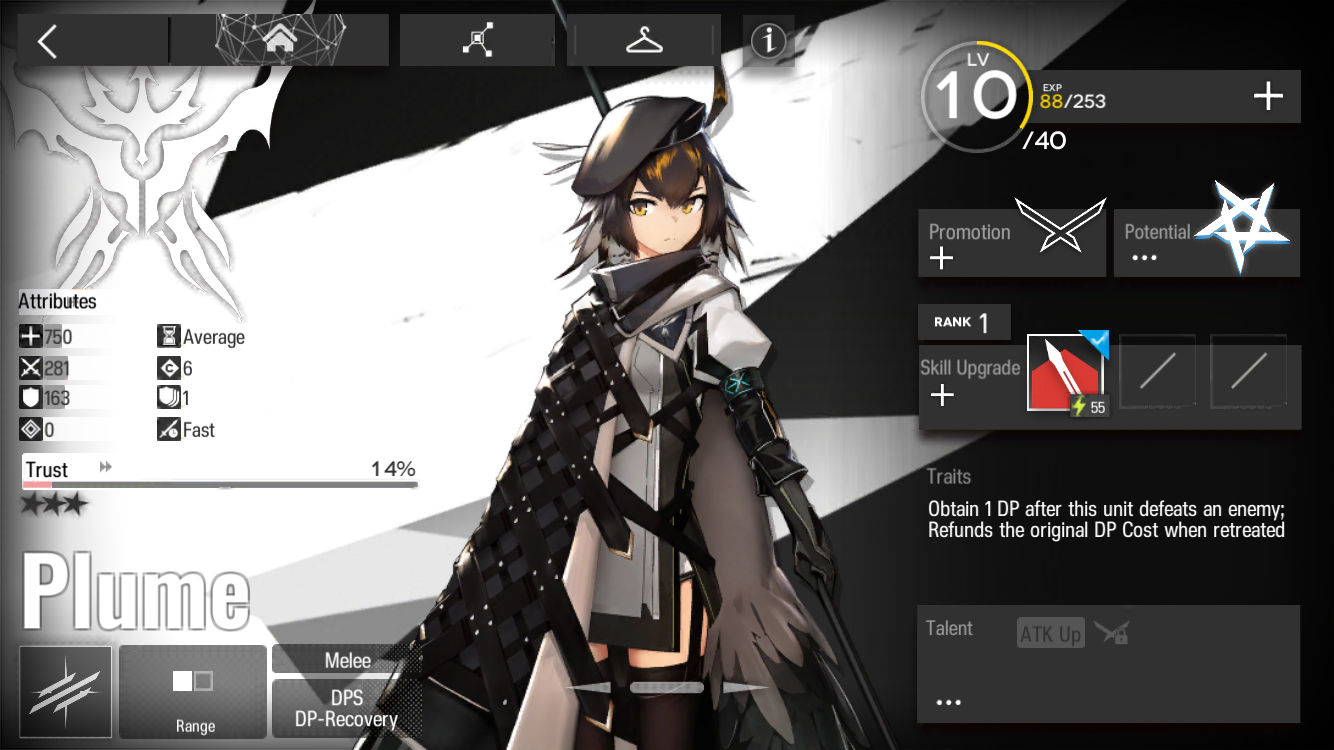Screen dimensions: 1334x750
Task: Select the first skill's red icon
Action: tap(1063, 373)
